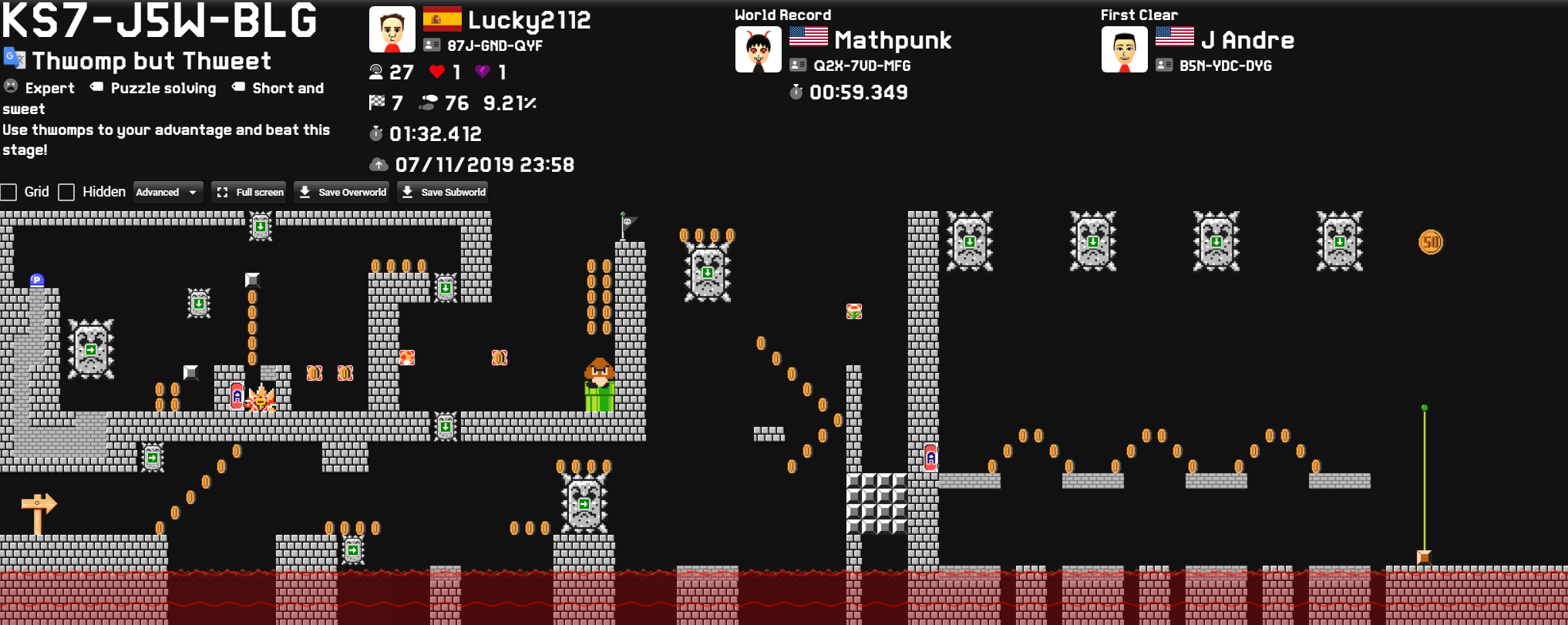Click the players count icon
Screen dimensions: 1568x625
[x=375, y=72]
